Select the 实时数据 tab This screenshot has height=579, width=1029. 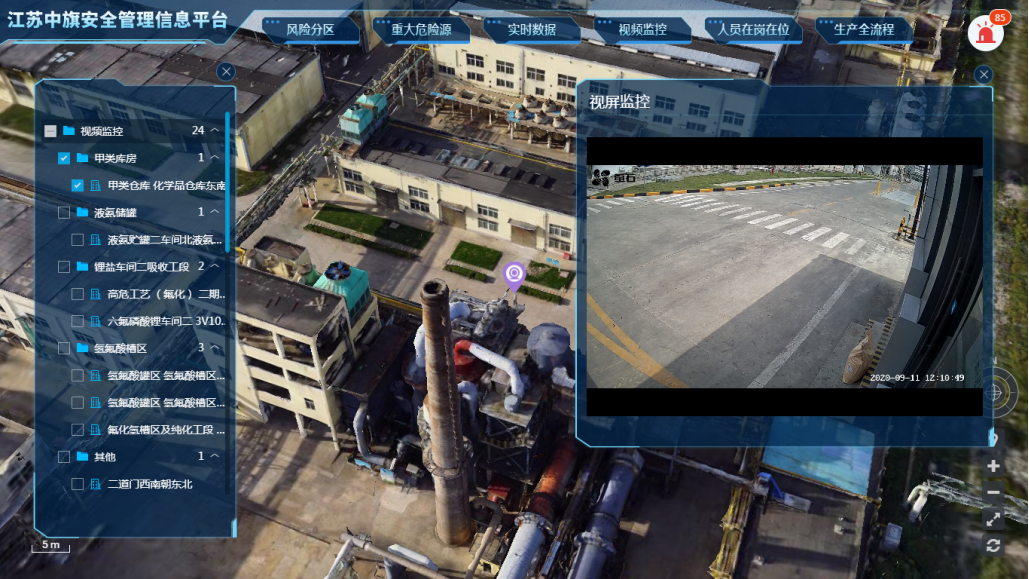[x=531, y=30]
